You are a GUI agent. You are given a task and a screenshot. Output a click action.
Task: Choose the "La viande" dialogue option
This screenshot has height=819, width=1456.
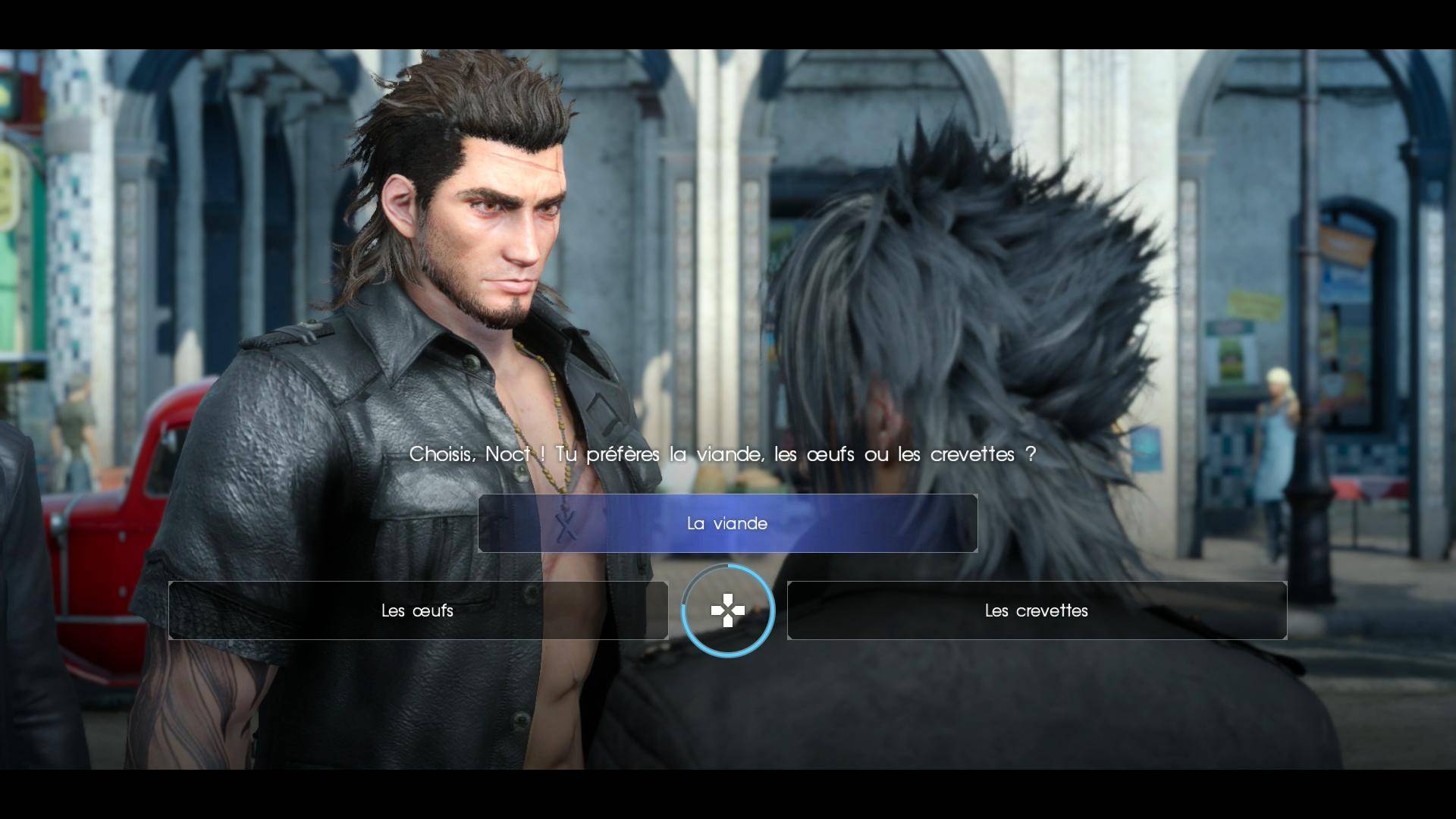tap(727, 523)
